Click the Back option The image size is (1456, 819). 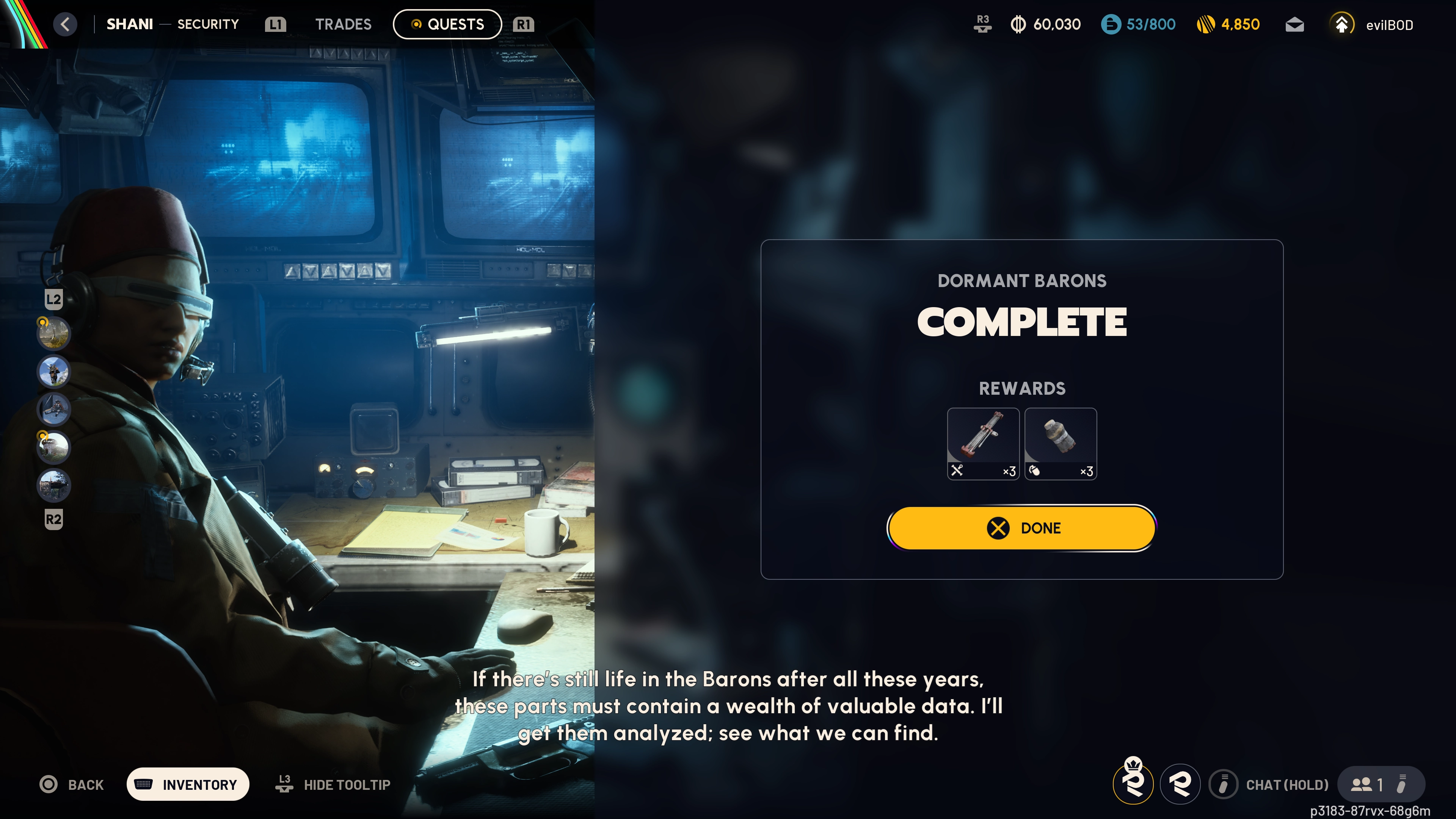pos(72,784)
